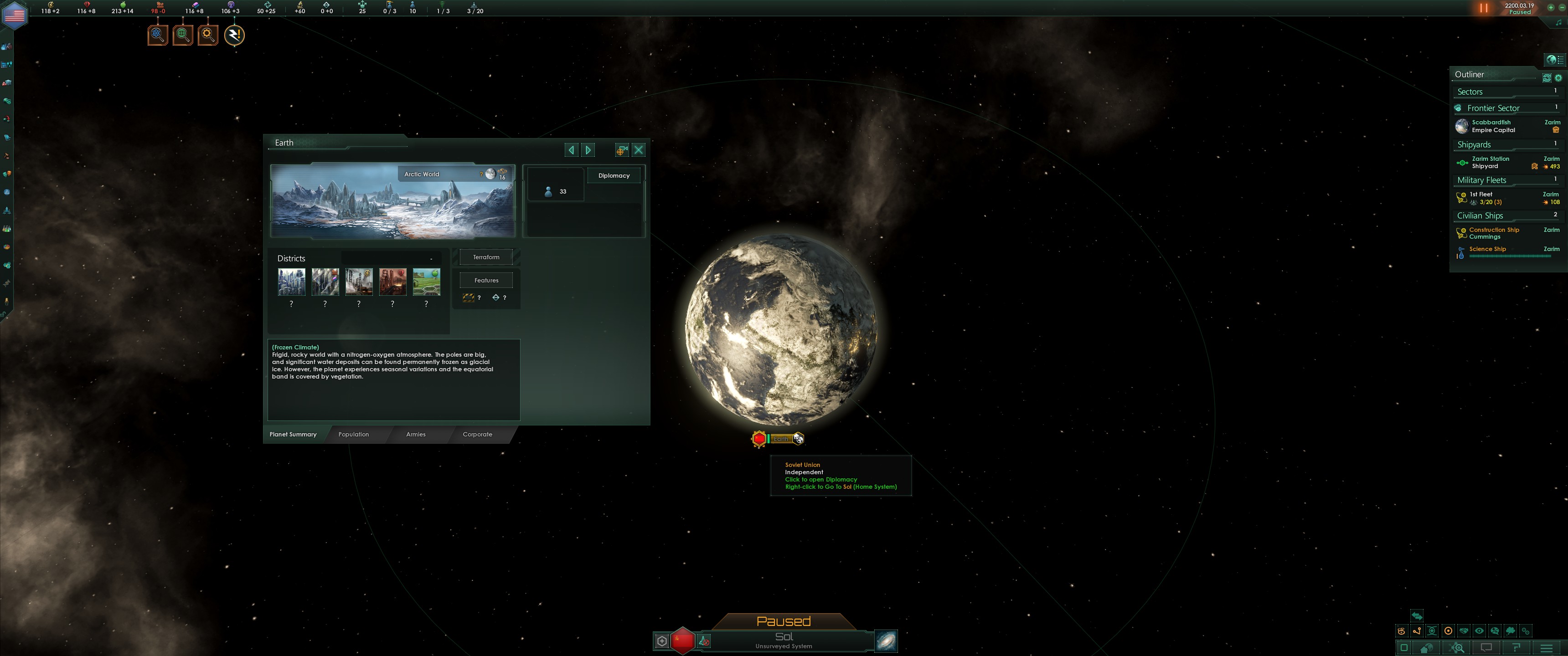This screenshot has height=656, width=1568.
Task: Expand the Civilian Ships section in Outliner
Action: coord(1480,215)
